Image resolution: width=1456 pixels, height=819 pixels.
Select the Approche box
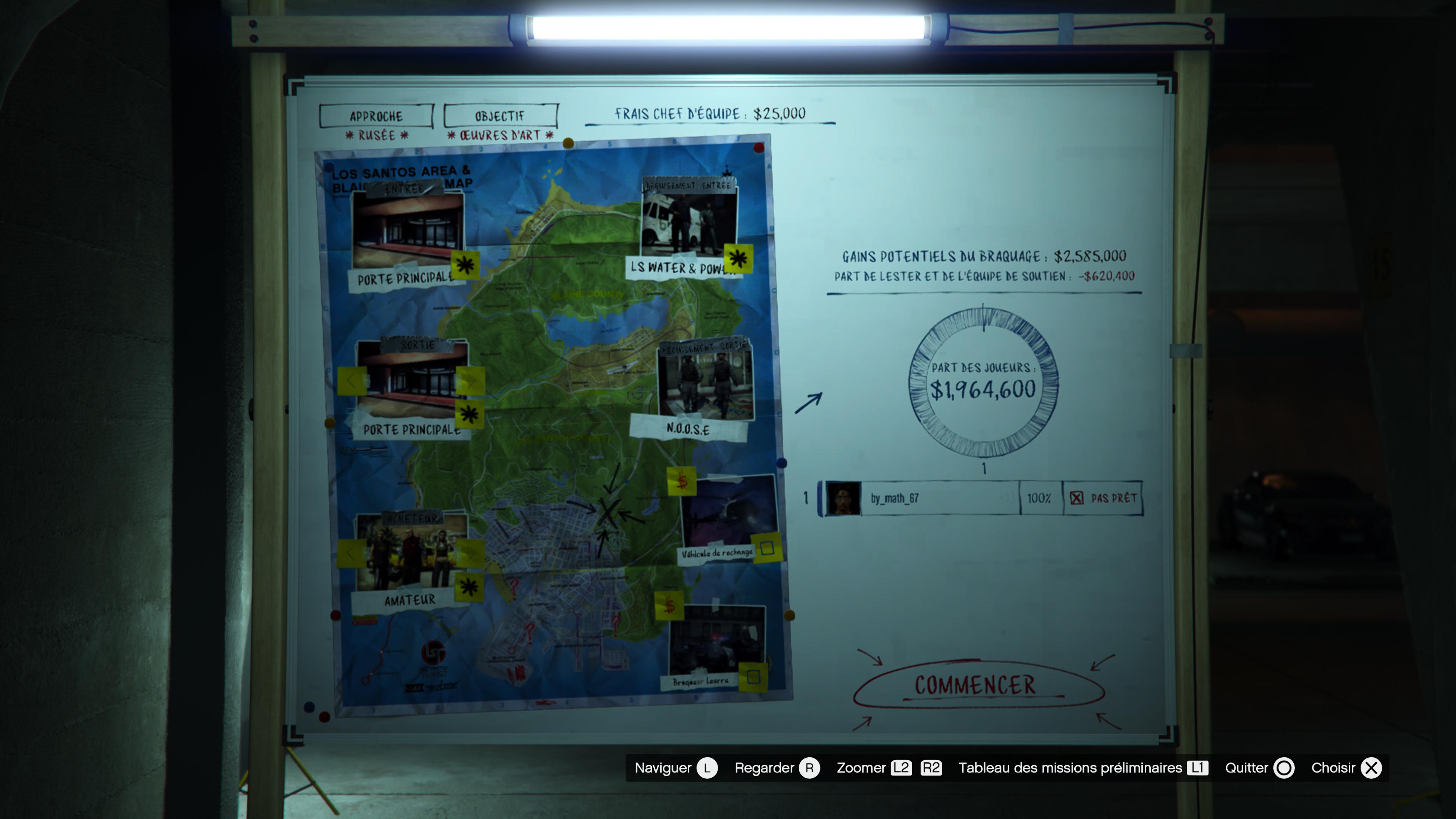pos(376,116)
